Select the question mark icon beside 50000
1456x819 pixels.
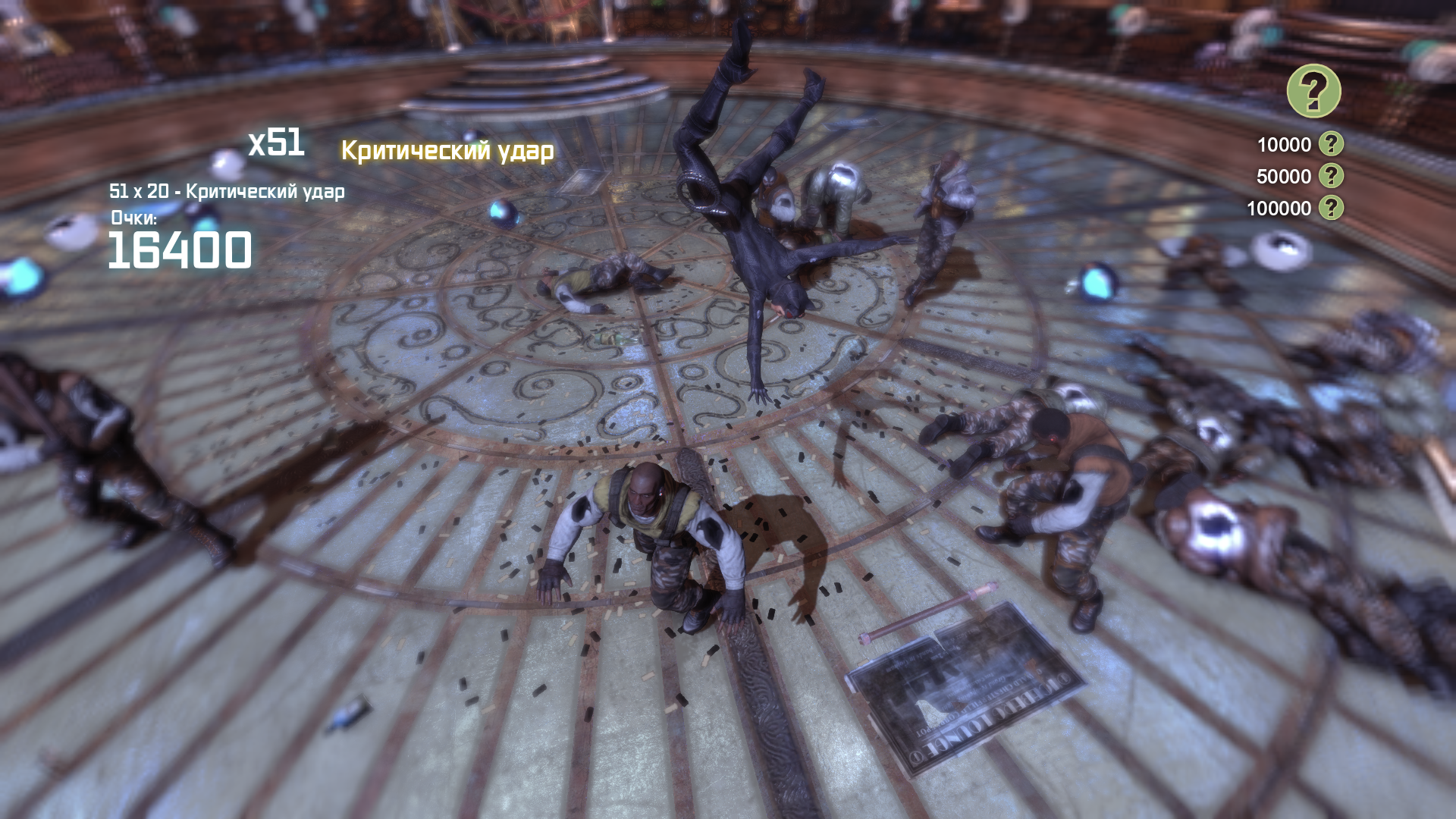coord(1330,177)
